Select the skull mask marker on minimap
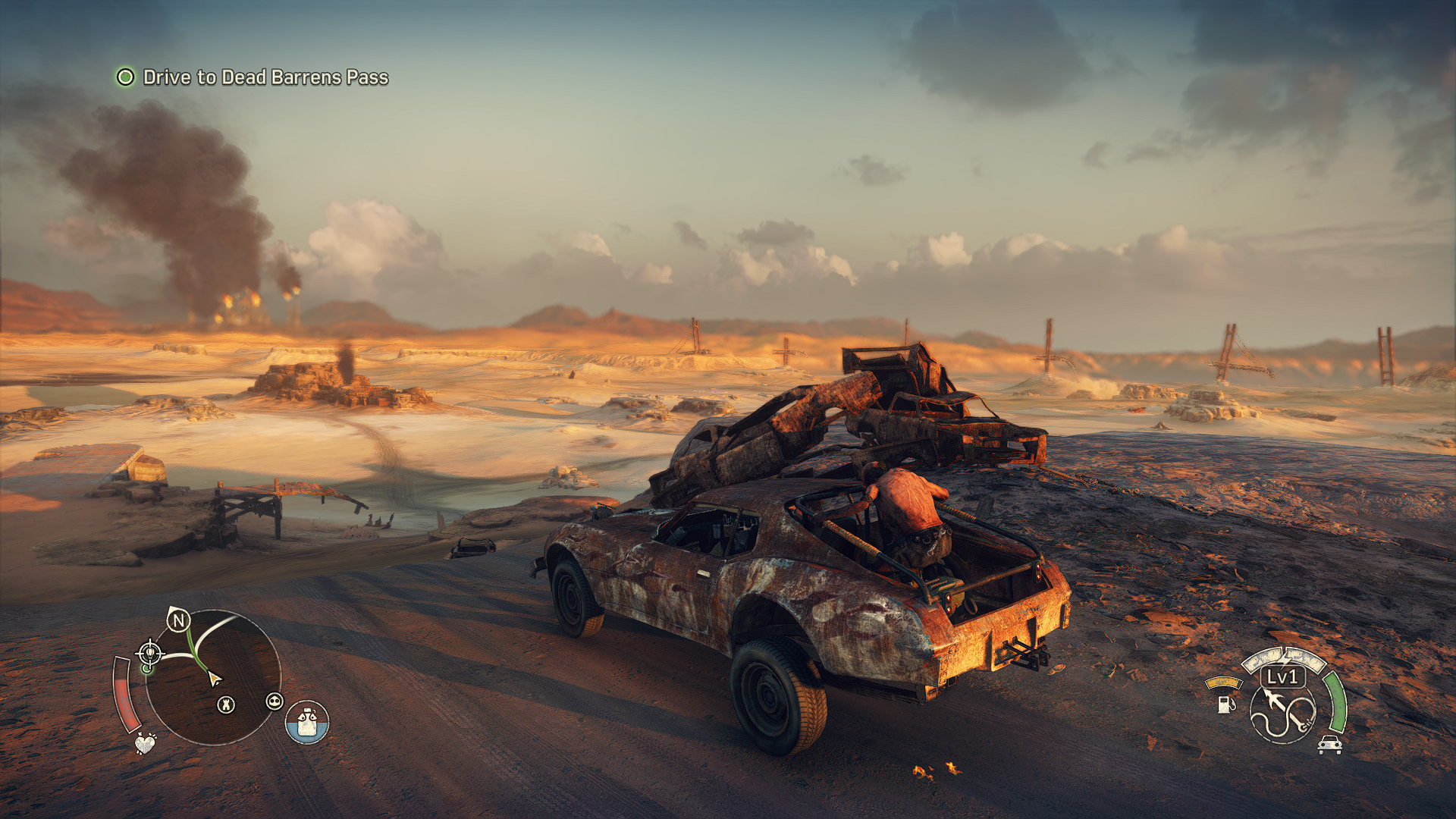 (x=275, y=701)
